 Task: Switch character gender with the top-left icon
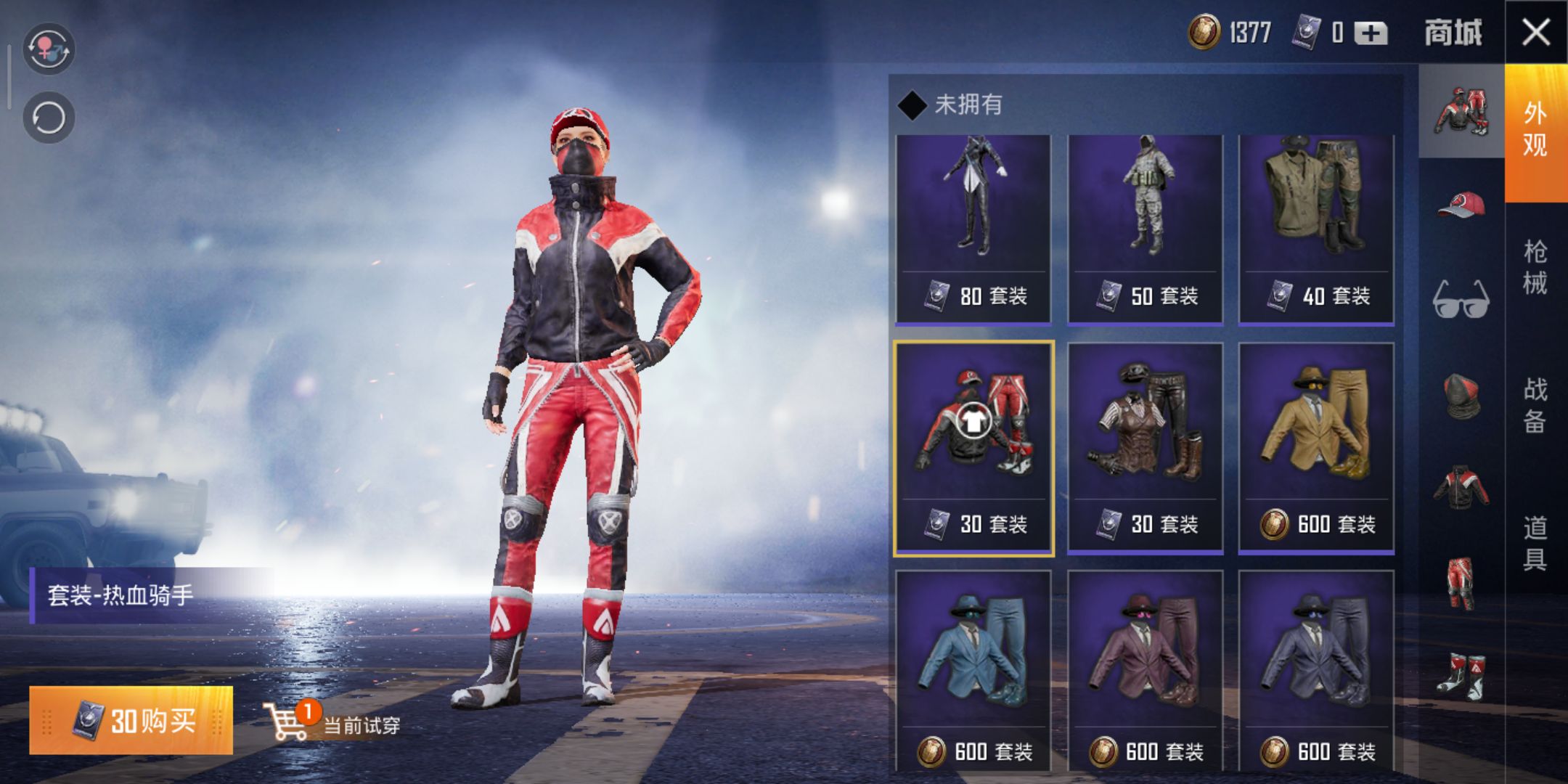tap(49, 49)
